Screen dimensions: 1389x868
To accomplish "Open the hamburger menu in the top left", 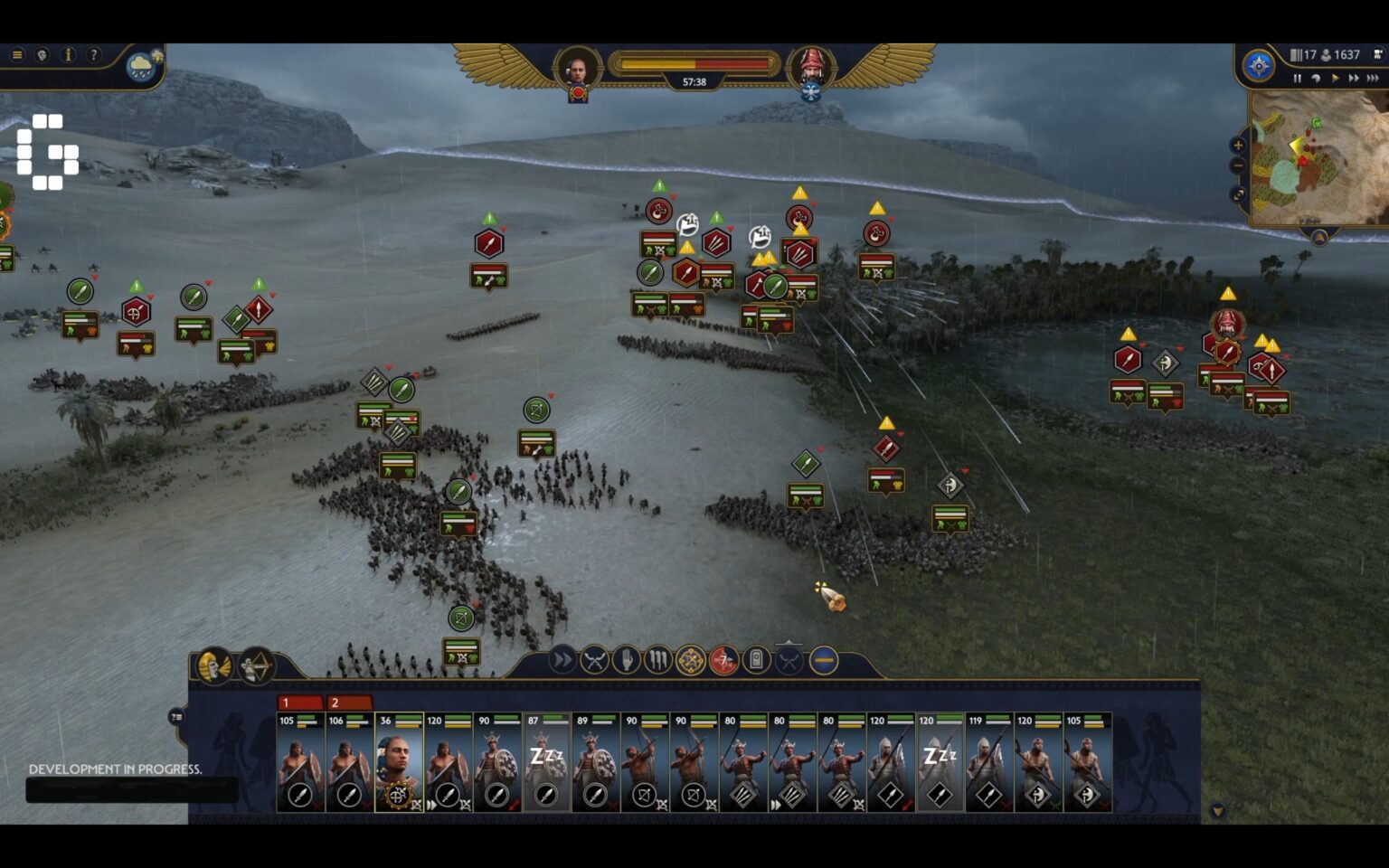I will pyautogui.click(x=17, y=54).
